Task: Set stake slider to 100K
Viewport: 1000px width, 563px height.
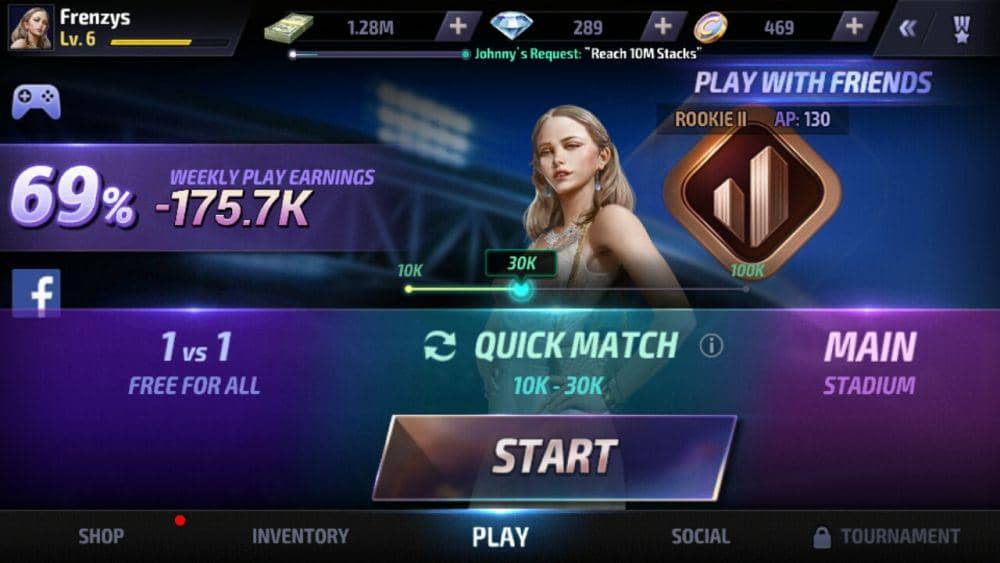Action: [x=746, y=289]
